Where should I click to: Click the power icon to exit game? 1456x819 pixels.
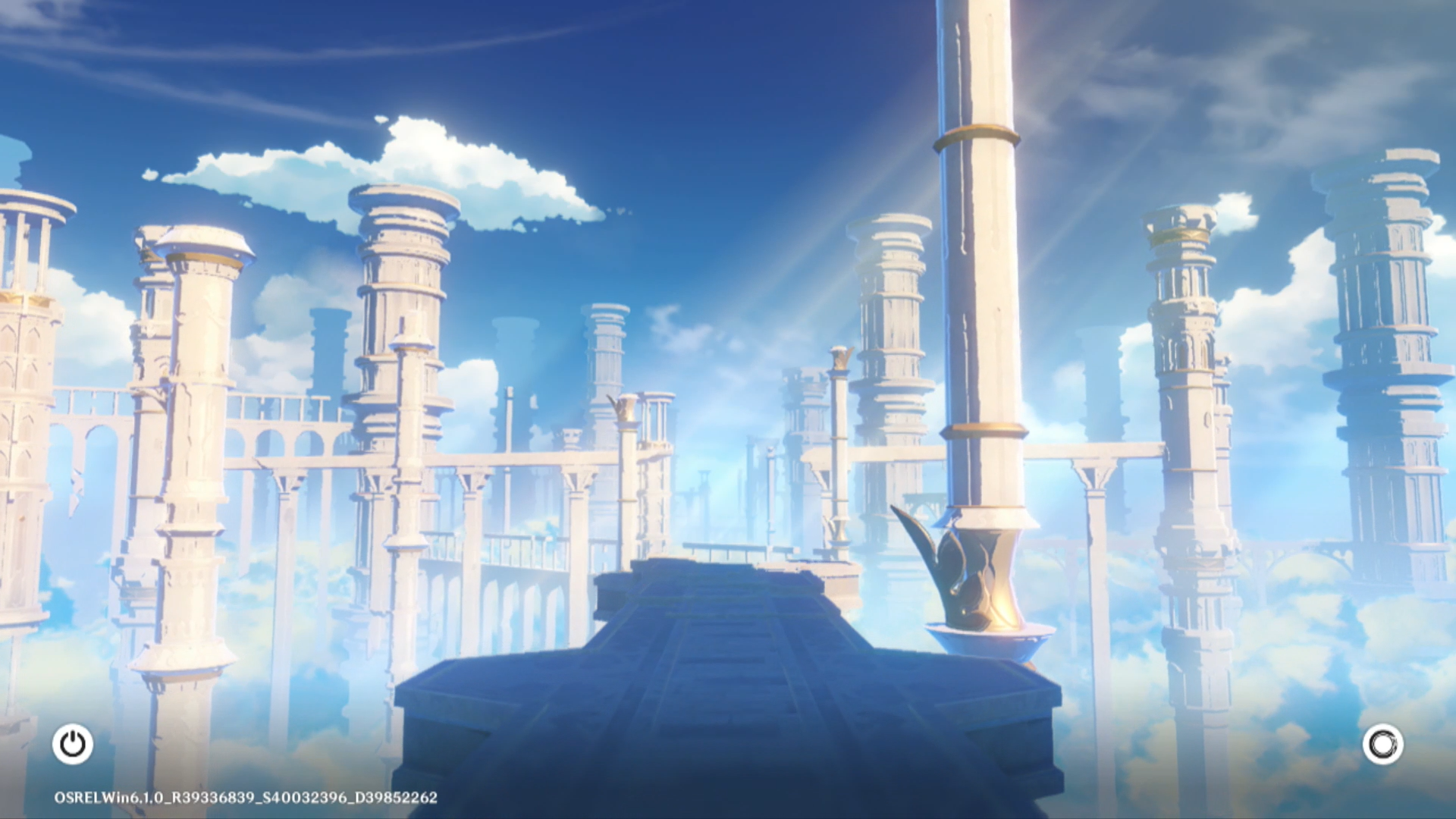(x=73, y=744)
